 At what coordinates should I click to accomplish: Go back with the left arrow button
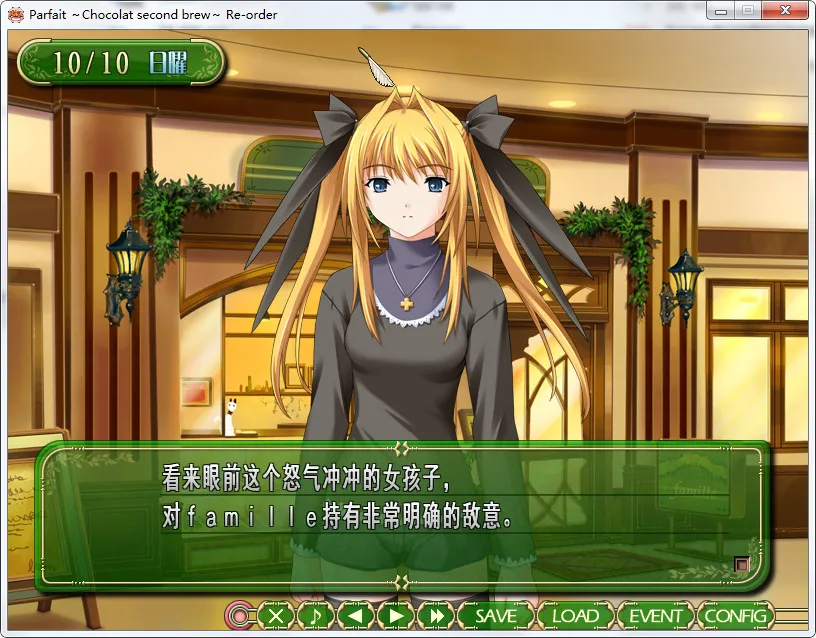356,615
